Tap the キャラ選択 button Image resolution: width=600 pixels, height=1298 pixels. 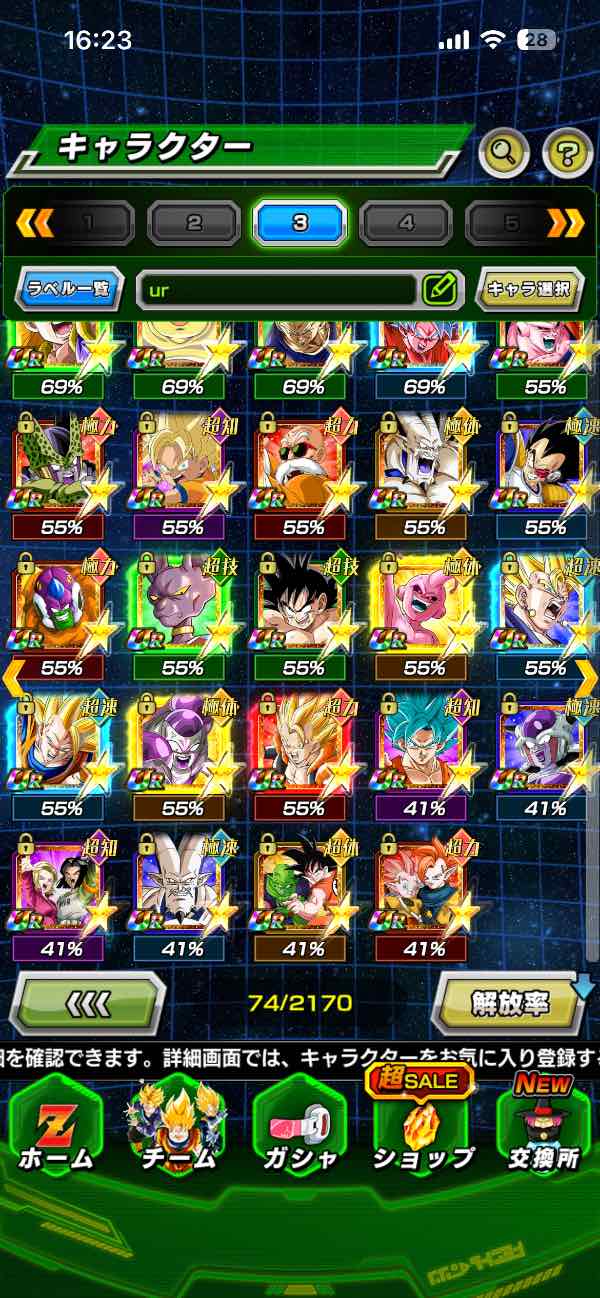[528, 290]
